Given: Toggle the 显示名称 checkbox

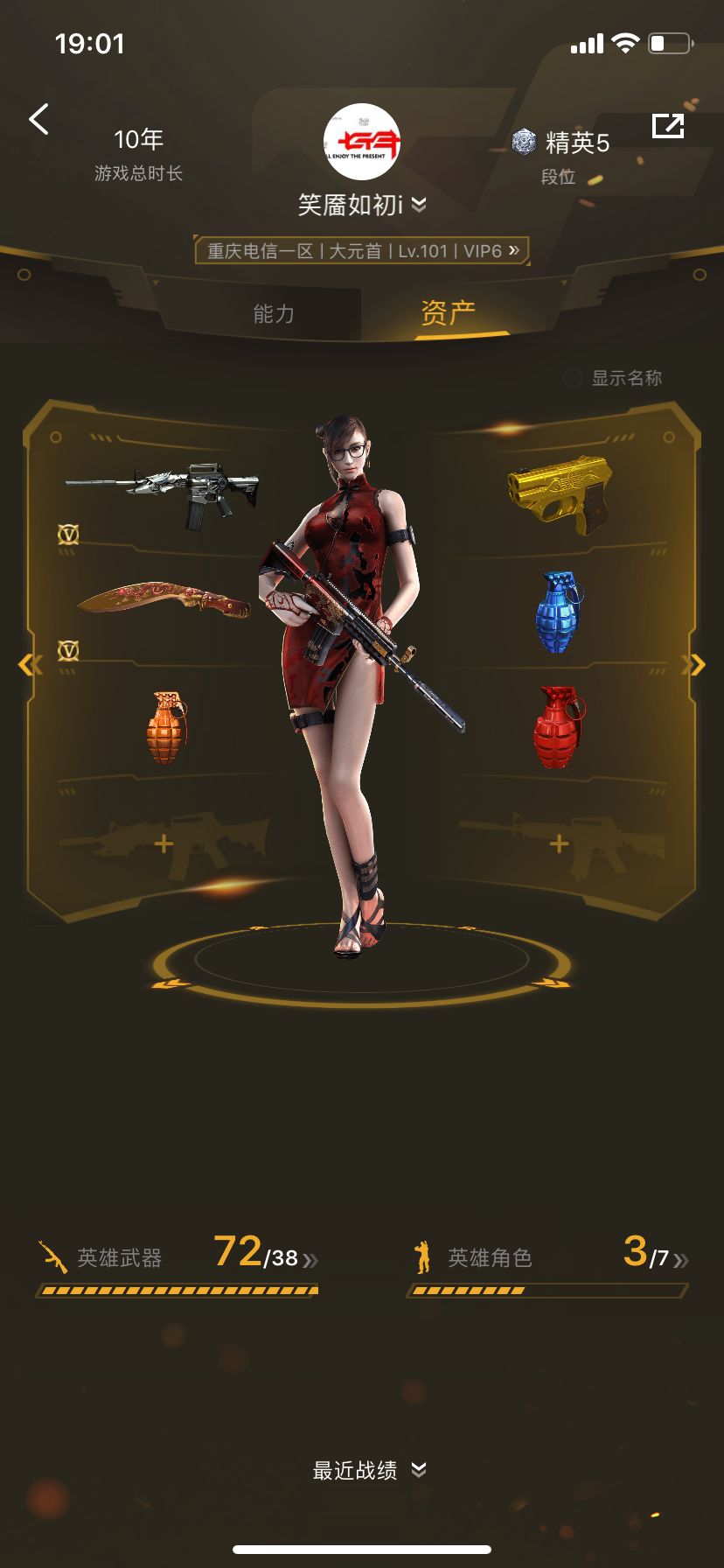Looking at the screenshot, I should (x=574, y=378).
